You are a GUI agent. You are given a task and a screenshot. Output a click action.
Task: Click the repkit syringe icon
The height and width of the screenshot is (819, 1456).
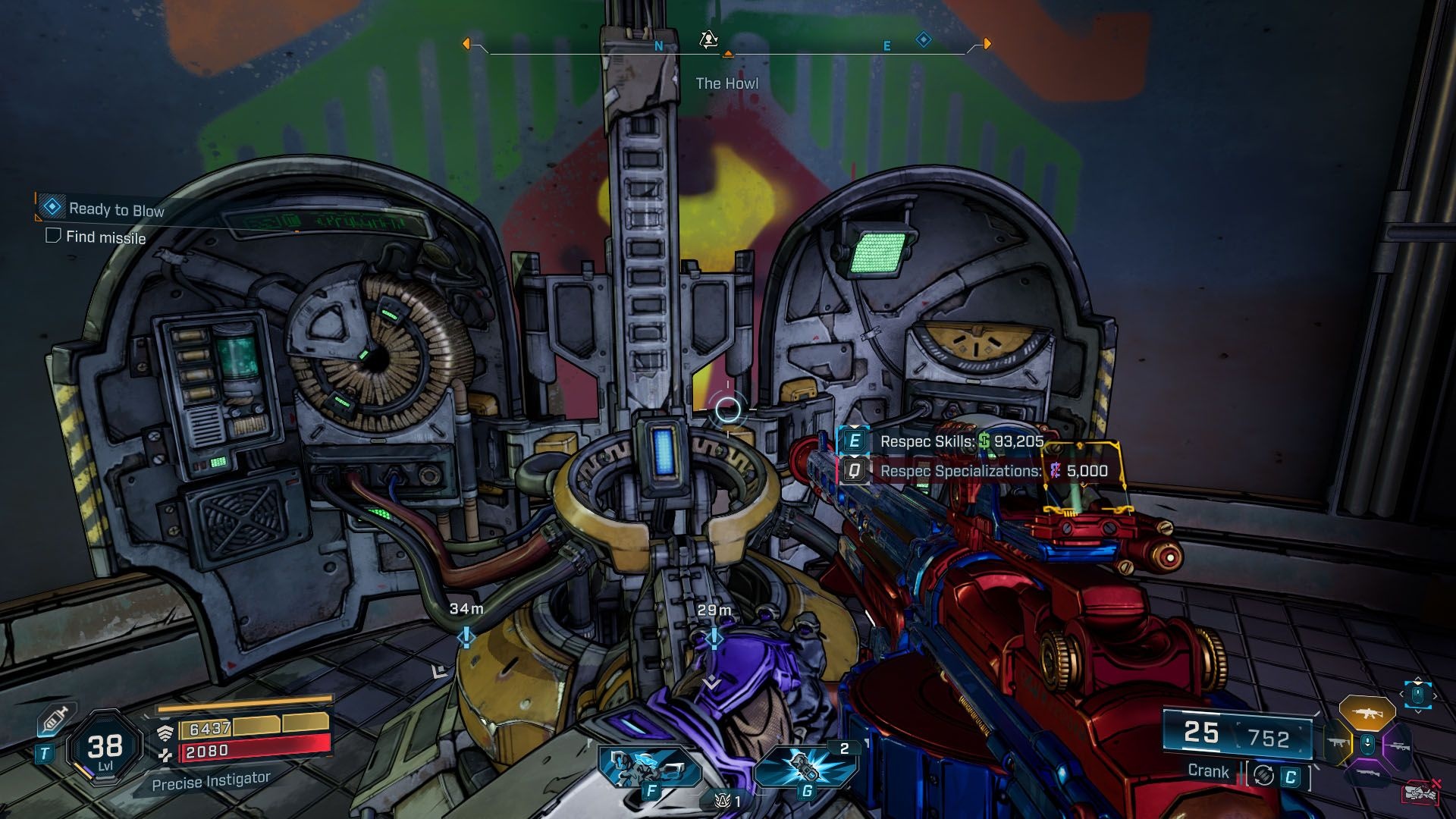(x=54, y=720)
